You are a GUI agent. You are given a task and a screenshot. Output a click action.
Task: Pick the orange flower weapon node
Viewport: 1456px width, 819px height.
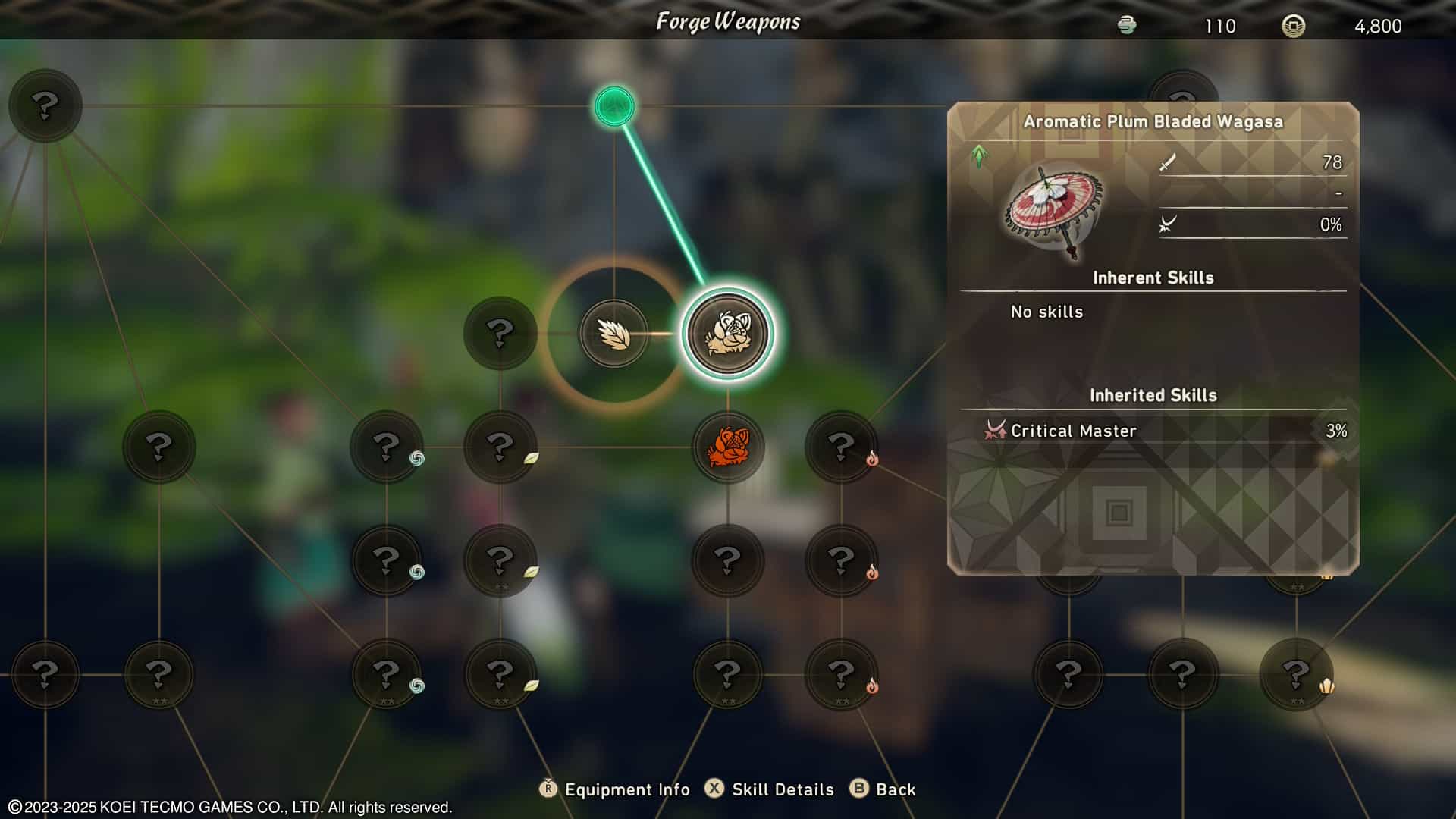[x=727, y=447]
